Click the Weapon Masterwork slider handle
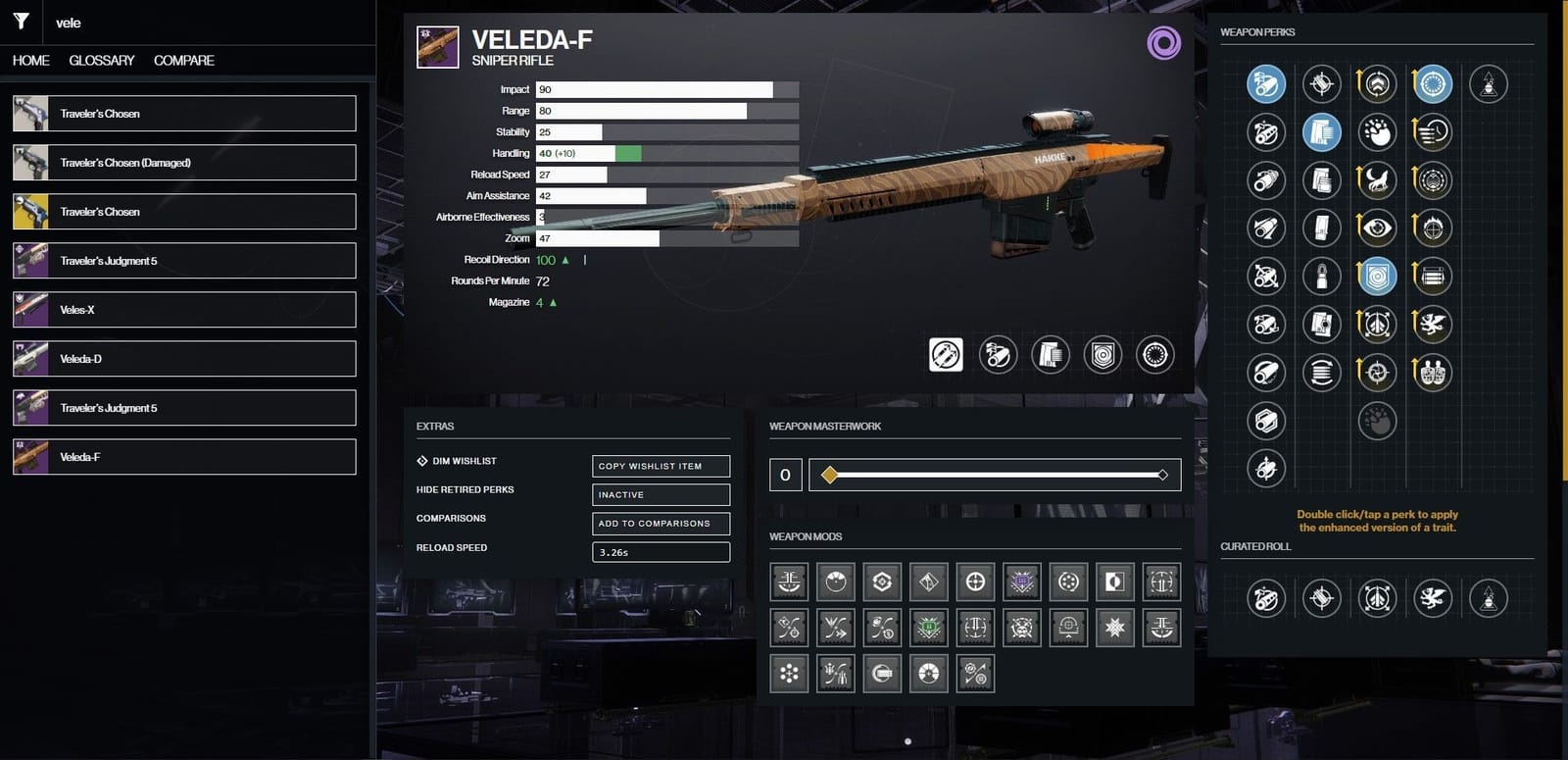The height and width of the screenshot is (760, 1568). coord(828,475)
